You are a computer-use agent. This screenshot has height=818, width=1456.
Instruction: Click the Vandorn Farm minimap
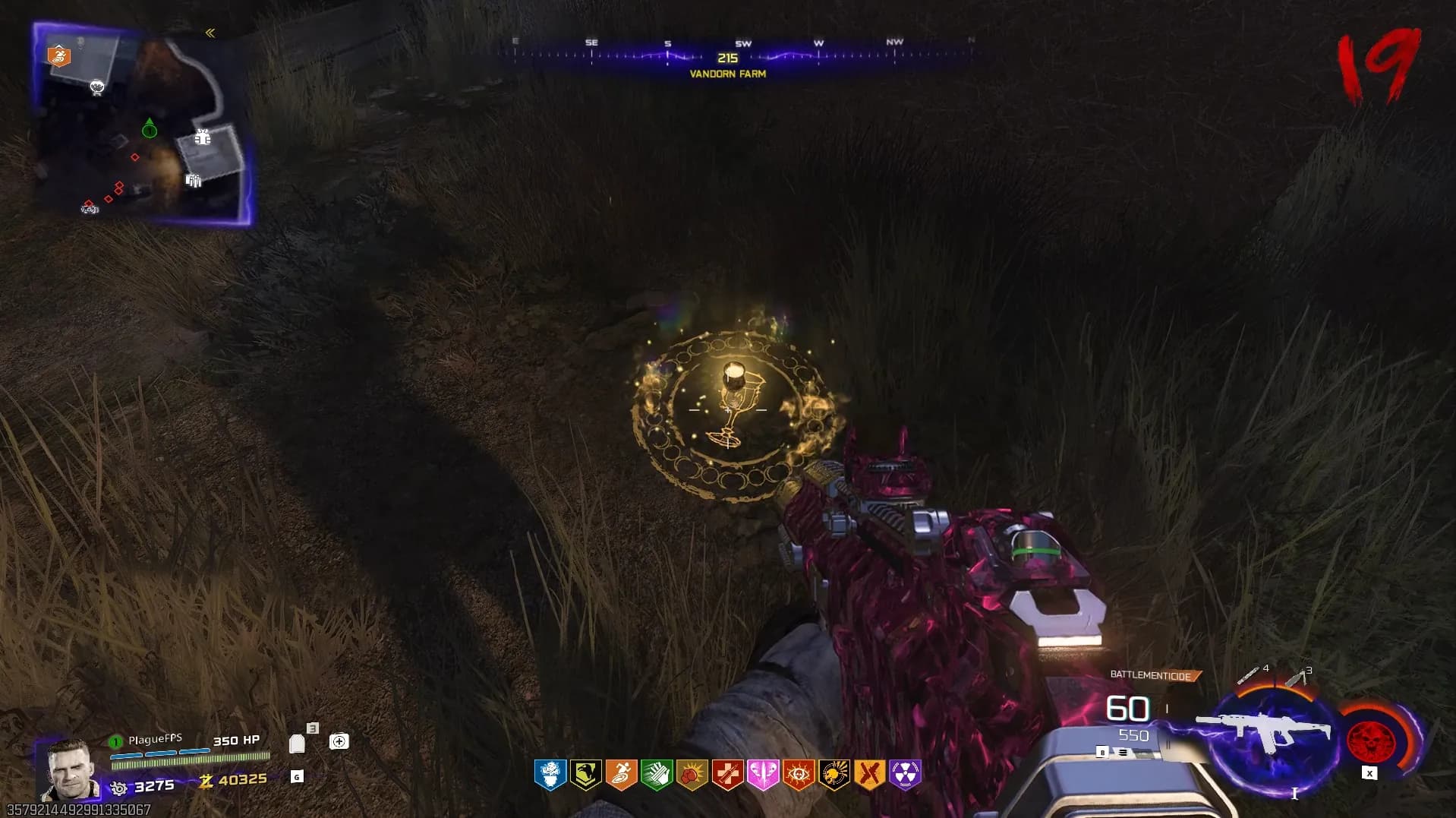coord(143,125)
